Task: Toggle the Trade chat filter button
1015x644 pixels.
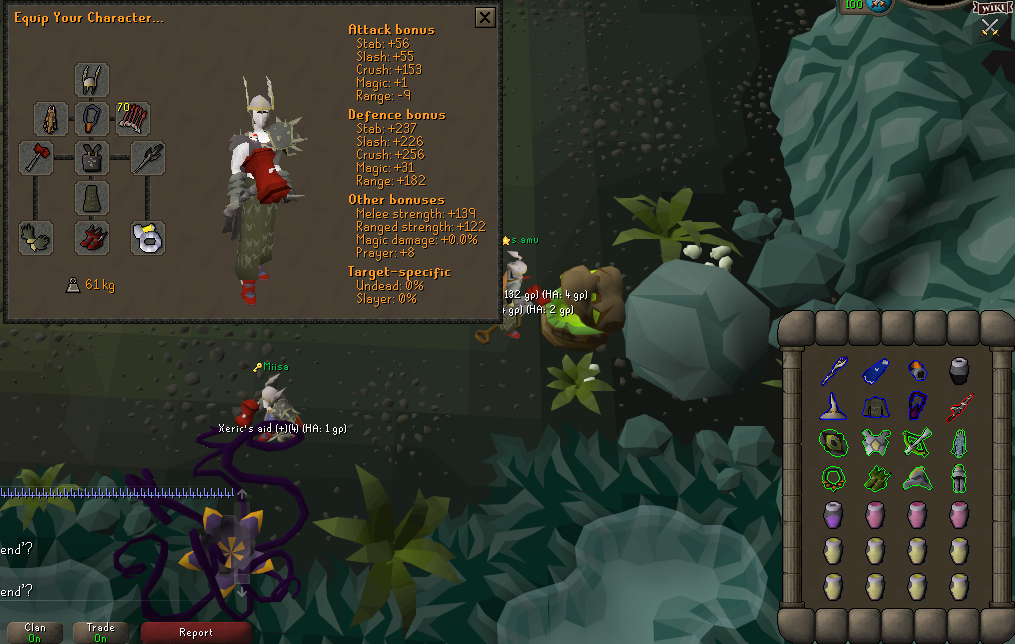Action: pyautogui.click(x=101, y=632)
